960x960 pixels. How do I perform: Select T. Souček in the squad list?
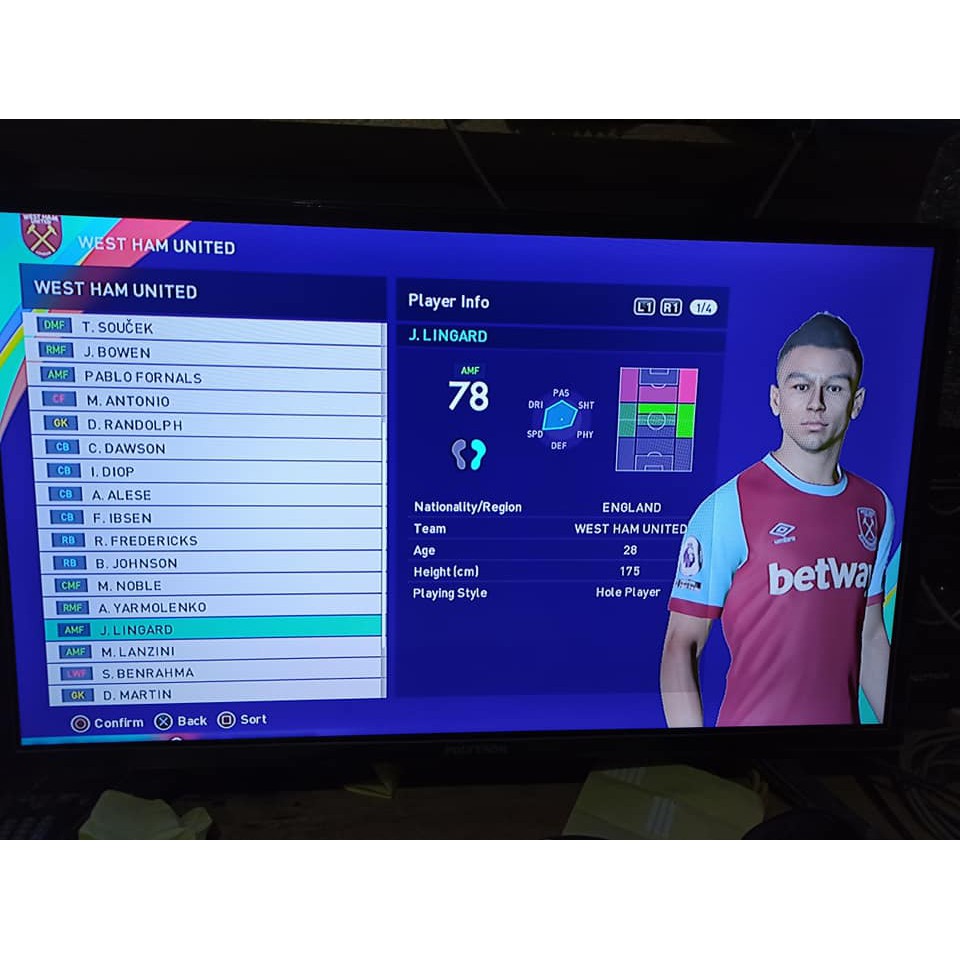pyautogui.click(x=200, y=327)
